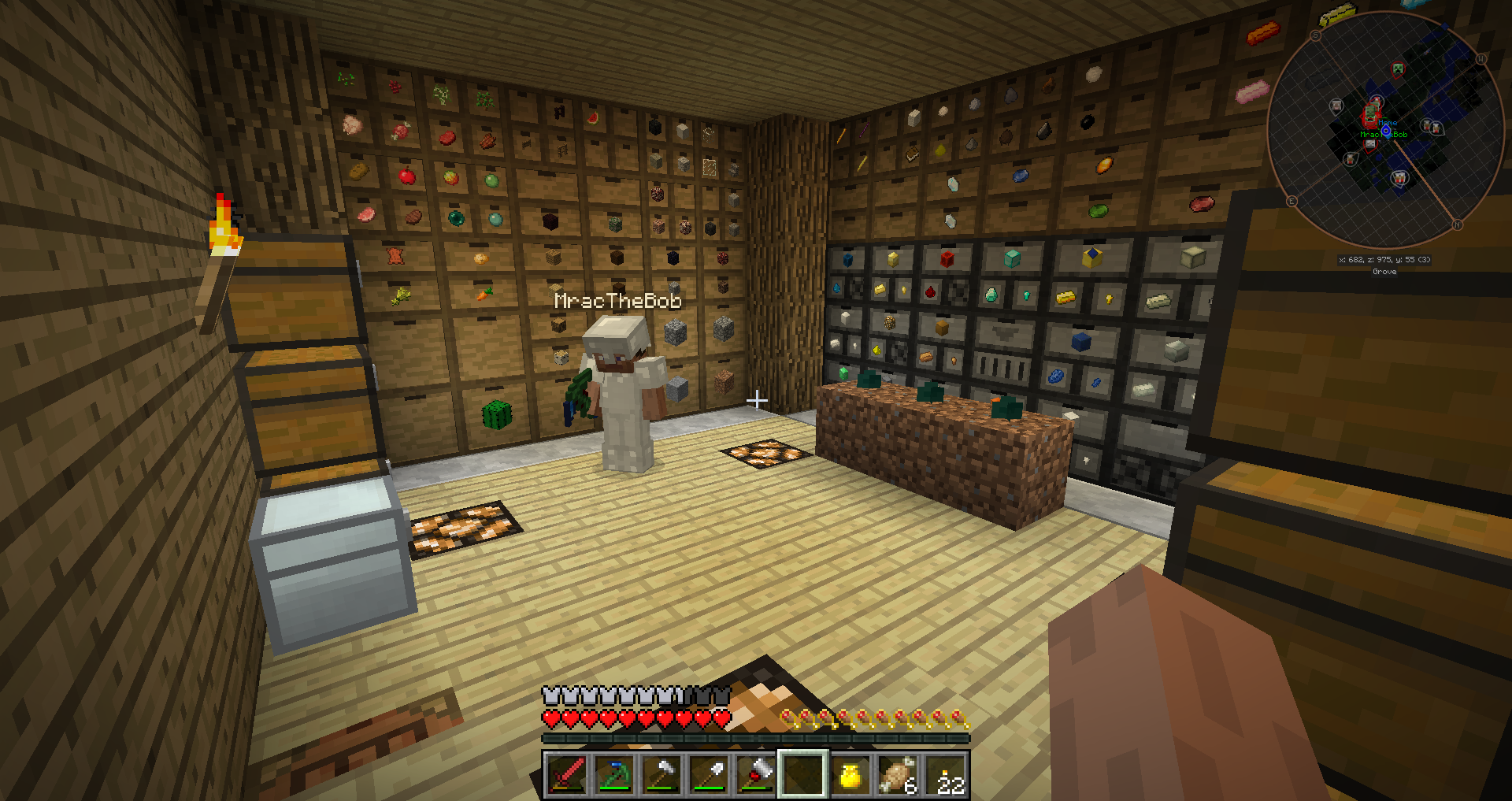Select the cooked meat stack slot

(x=897, y=774)
